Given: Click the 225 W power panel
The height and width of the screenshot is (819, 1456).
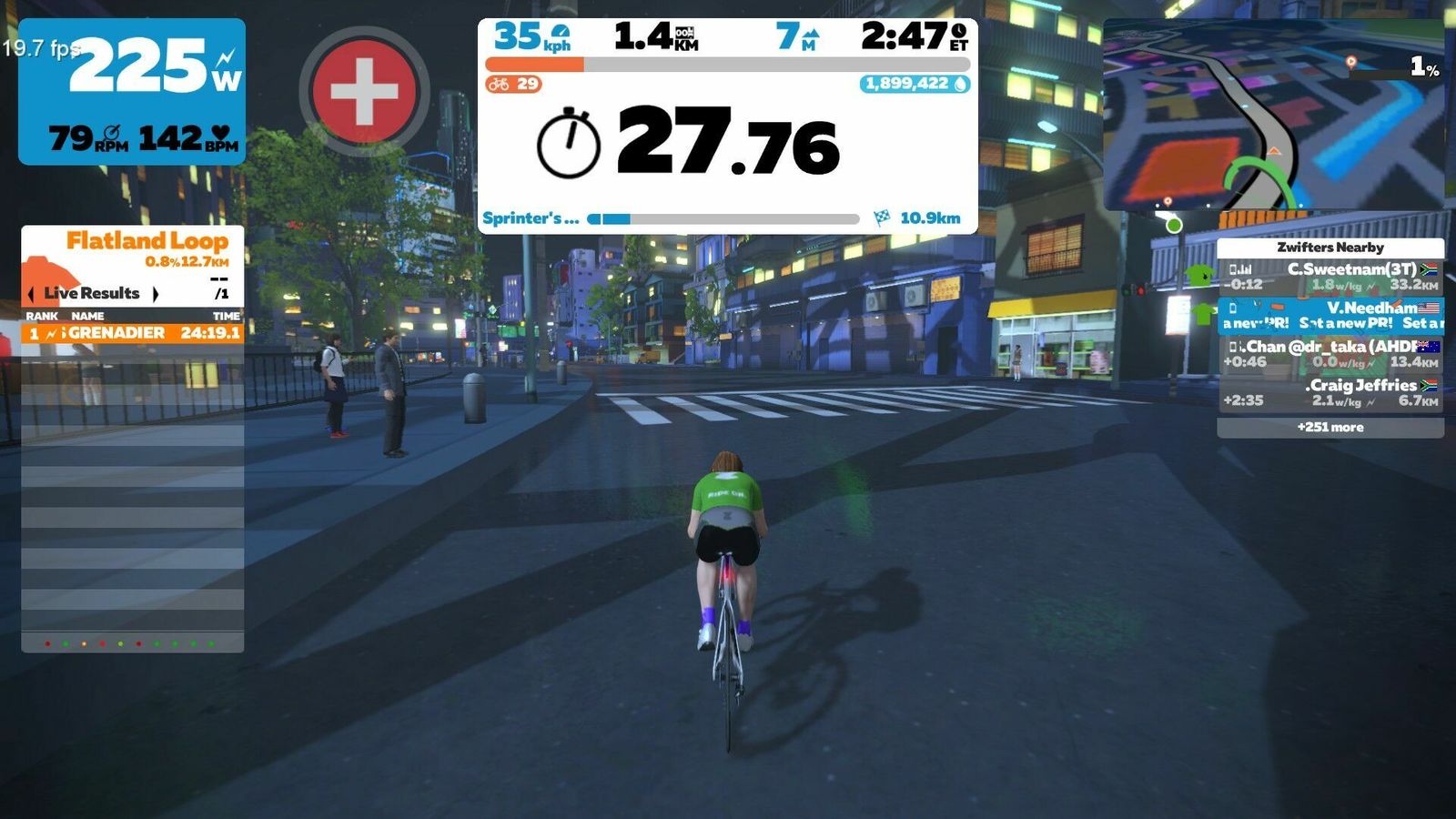Looking at the screenshot, I should coord(132,91).
